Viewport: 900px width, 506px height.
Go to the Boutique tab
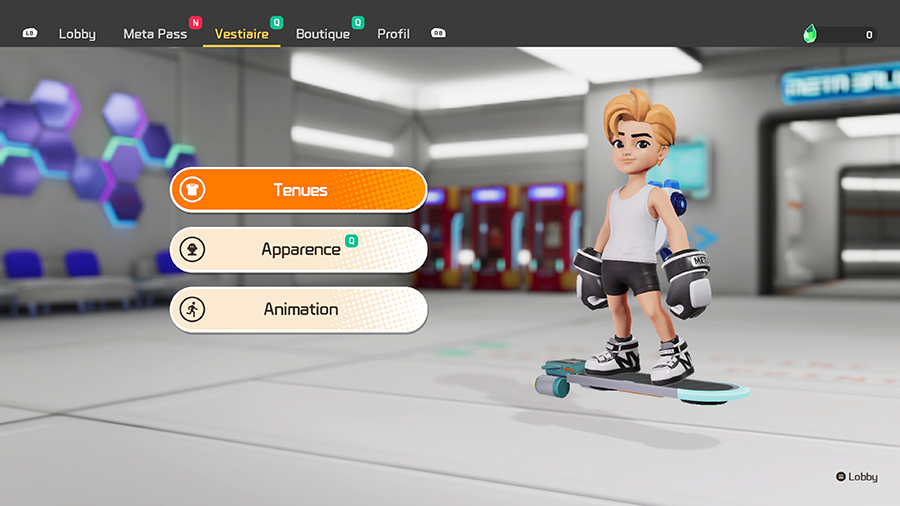pyautogui.click(x=323, y=34)
